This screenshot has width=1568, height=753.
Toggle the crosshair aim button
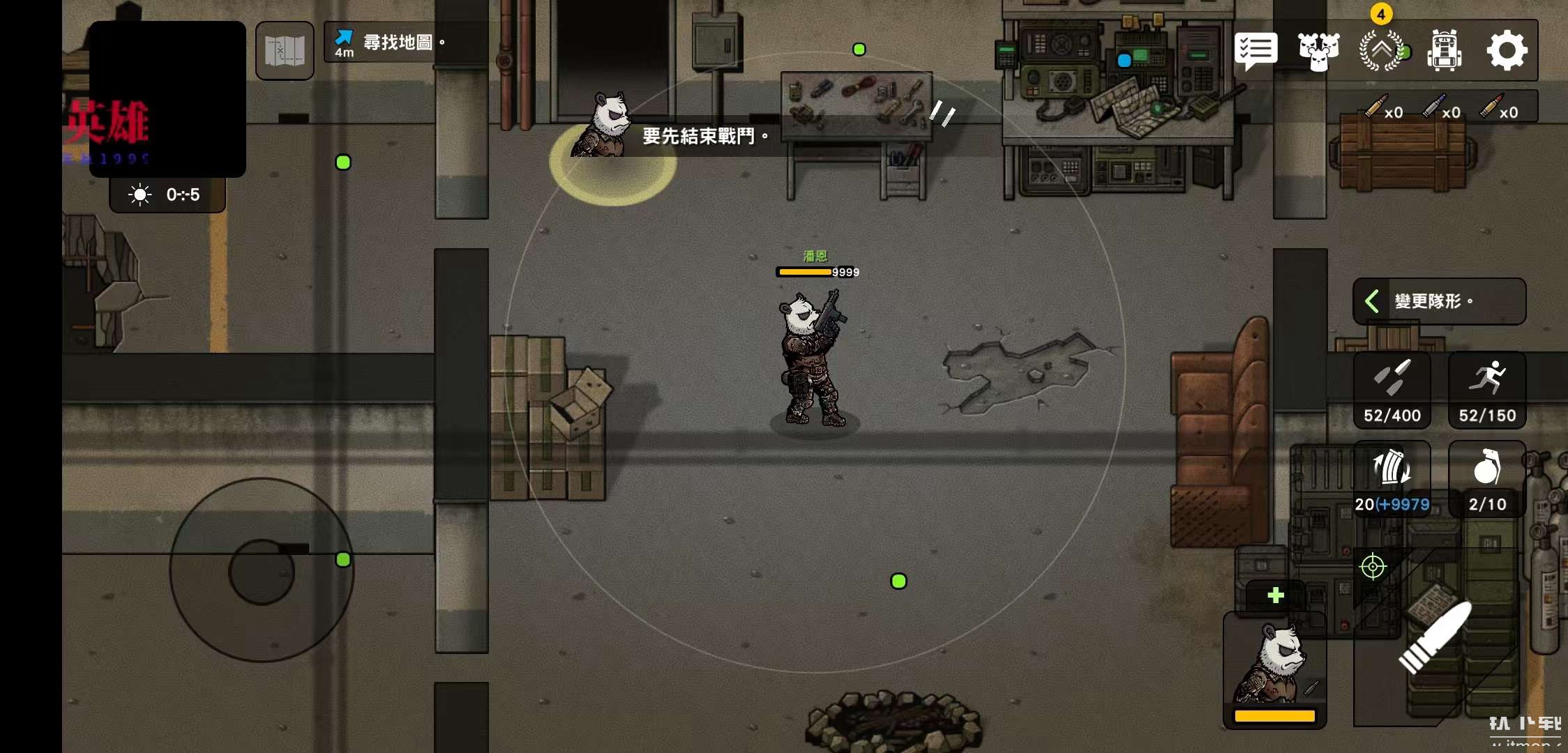click(x=1373, y=567)
